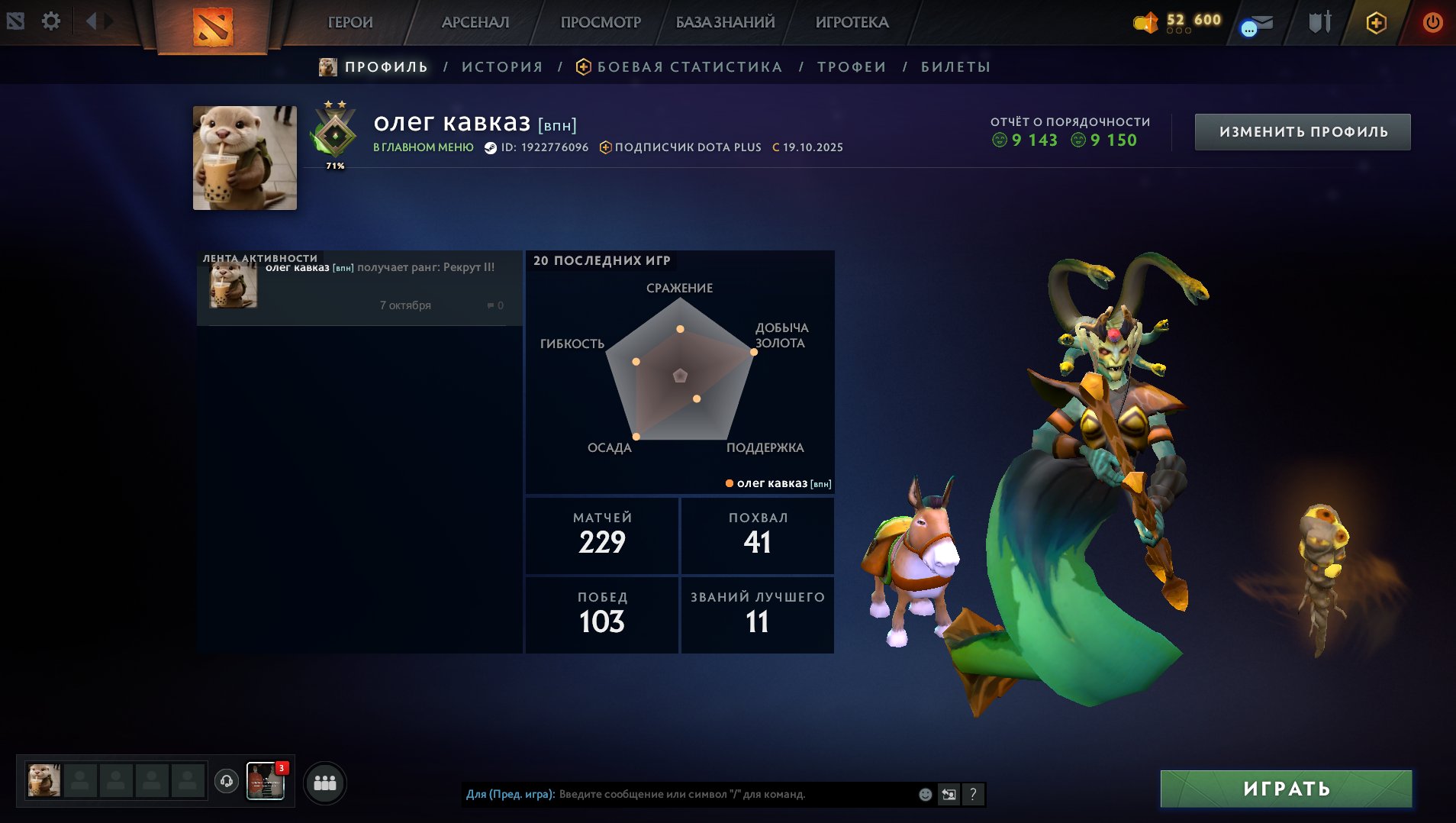This screenshot has height=823, width=1456.
Task: Switch to the ТРОФЕИ tab
Action: pyautogui.click(x=852, y=67)
